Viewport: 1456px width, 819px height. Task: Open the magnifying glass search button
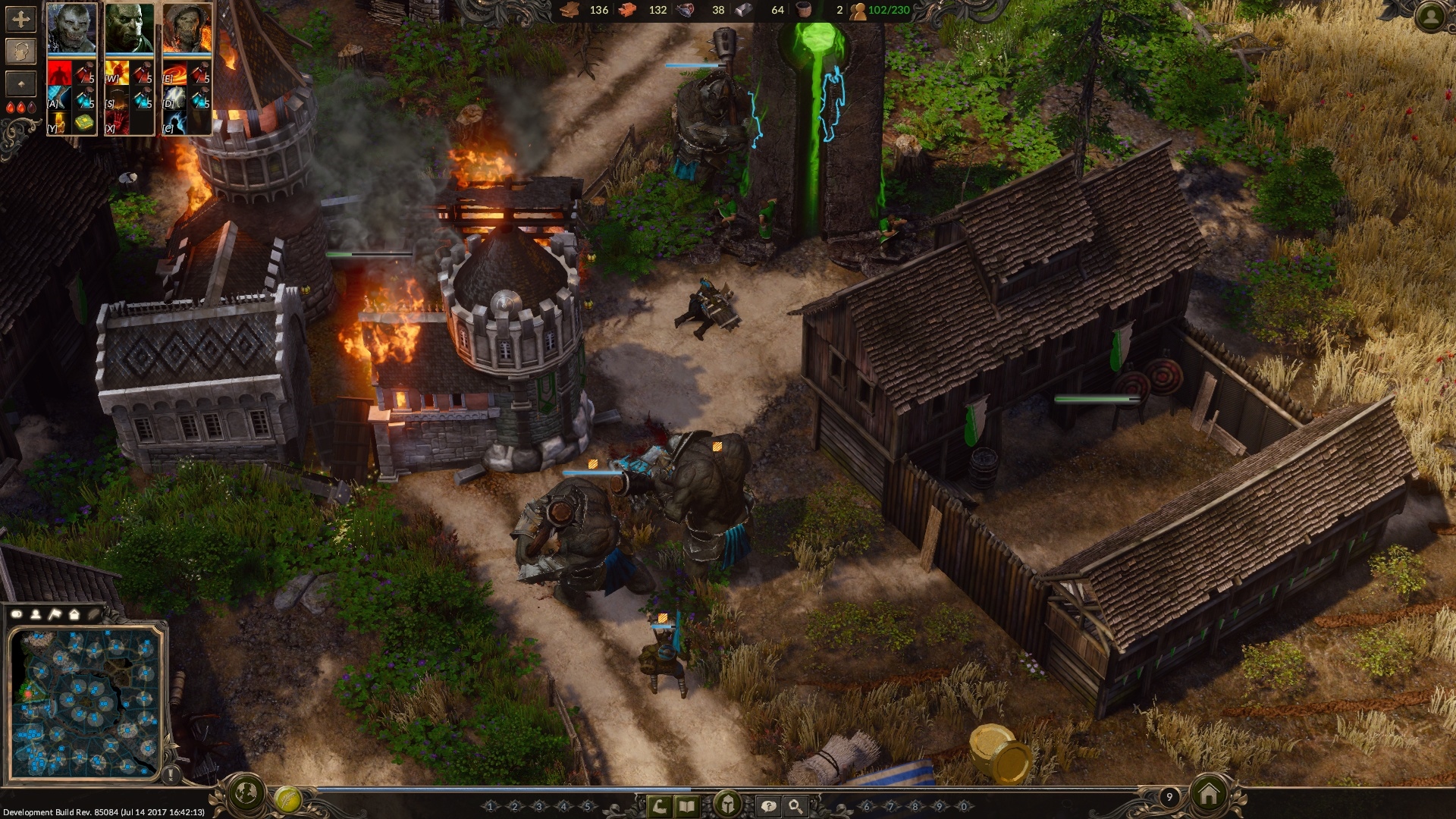click(795, 806)
